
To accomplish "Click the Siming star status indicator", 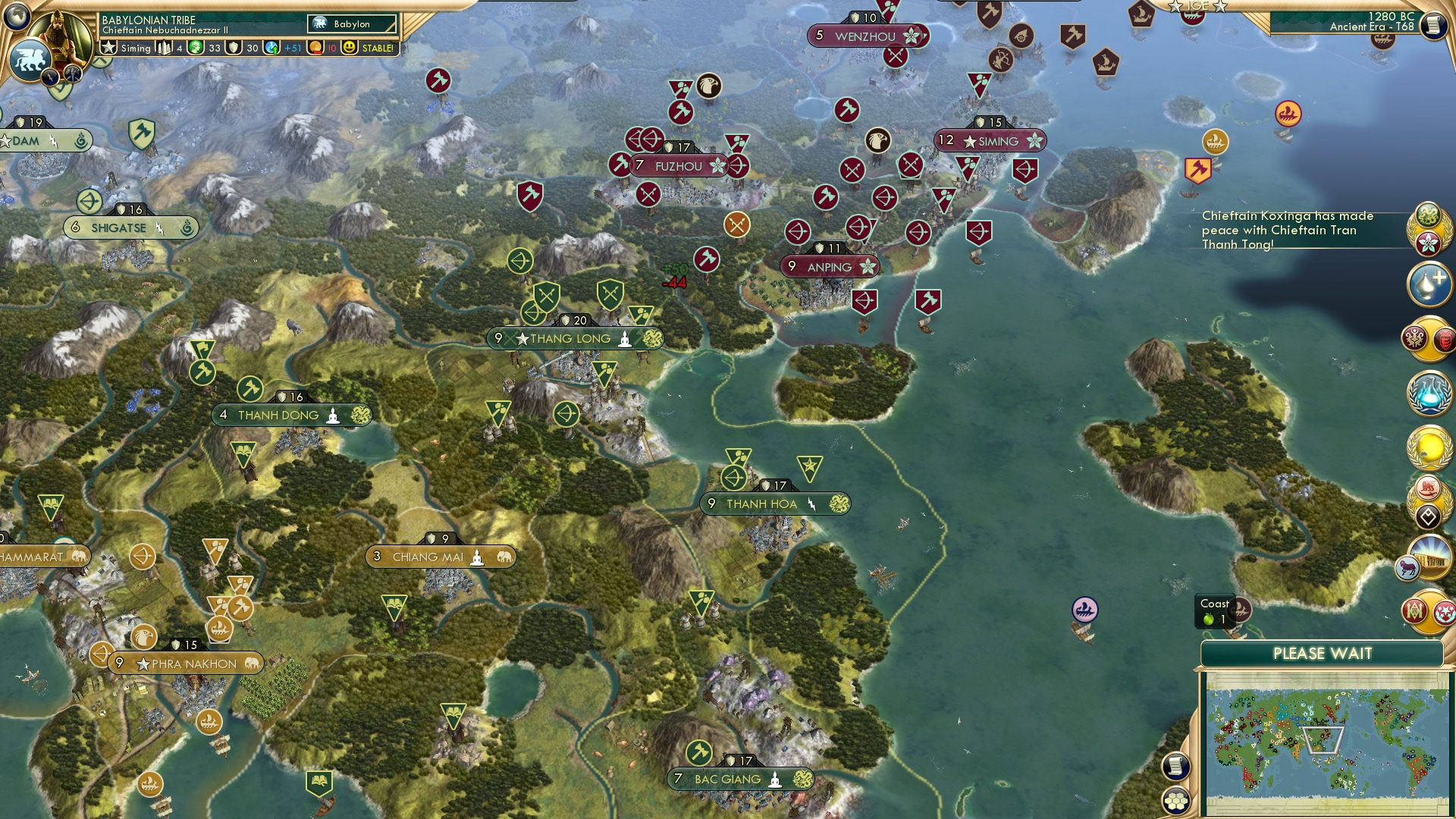I will coord(108,48).
